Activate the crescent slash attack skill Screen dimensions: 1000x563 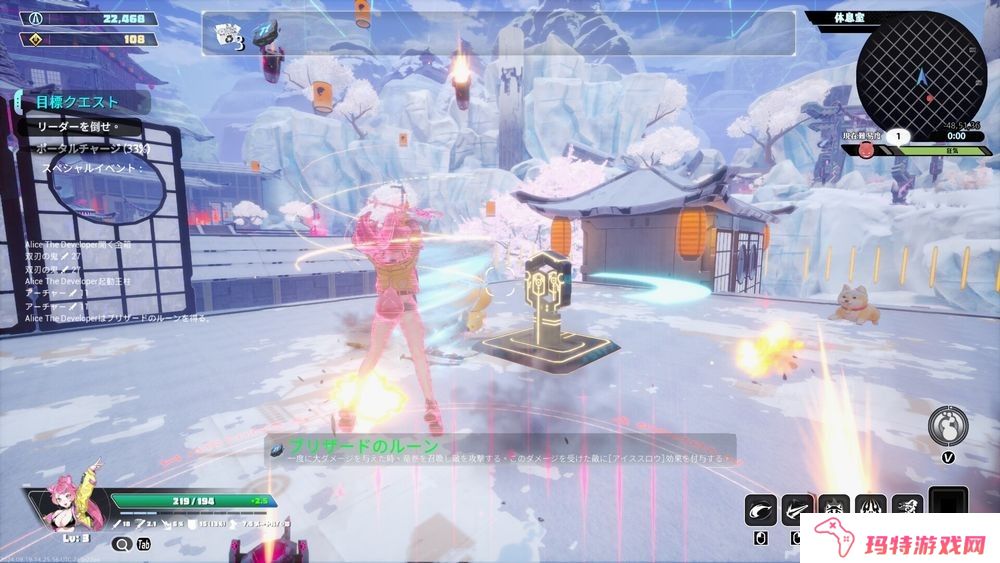pyautogui.click(x=761, y=510)
